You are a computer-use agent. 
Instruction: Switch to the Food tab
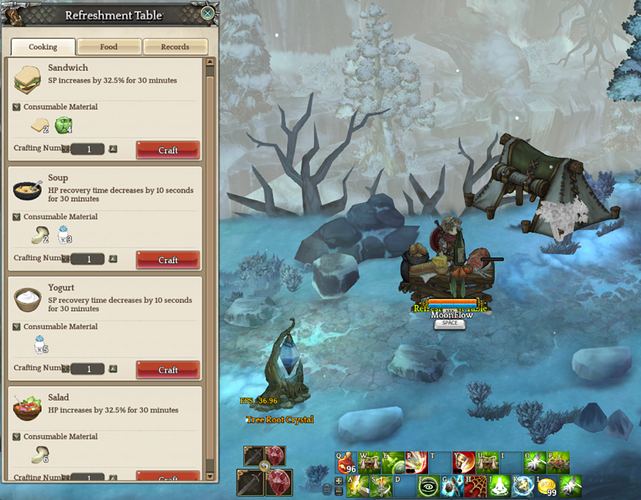(108, 47)
